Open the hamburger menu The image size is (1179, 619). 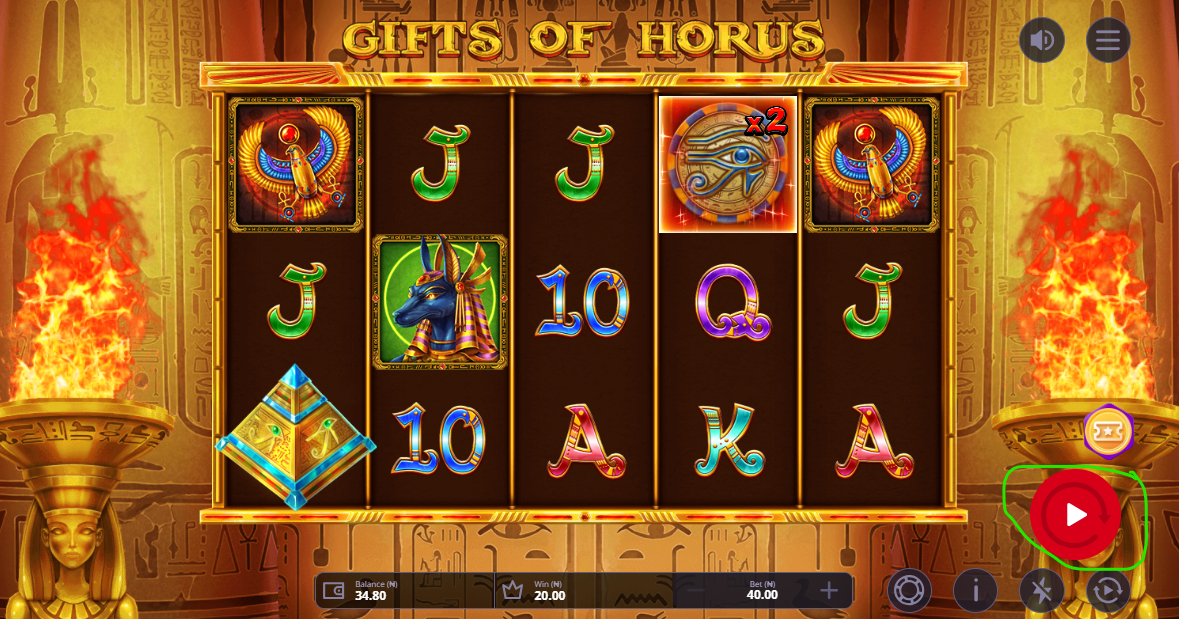1108,40
